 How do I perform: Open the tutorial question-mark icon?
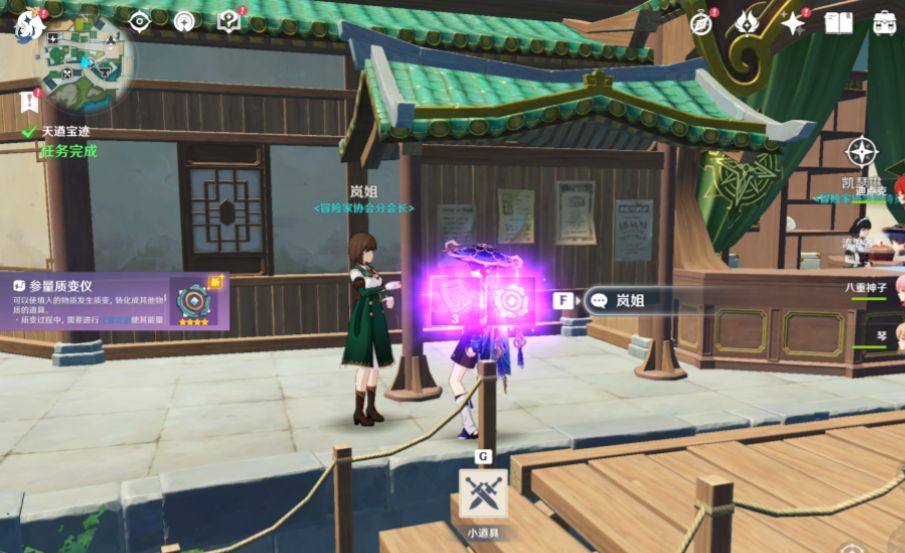point(229,21)
